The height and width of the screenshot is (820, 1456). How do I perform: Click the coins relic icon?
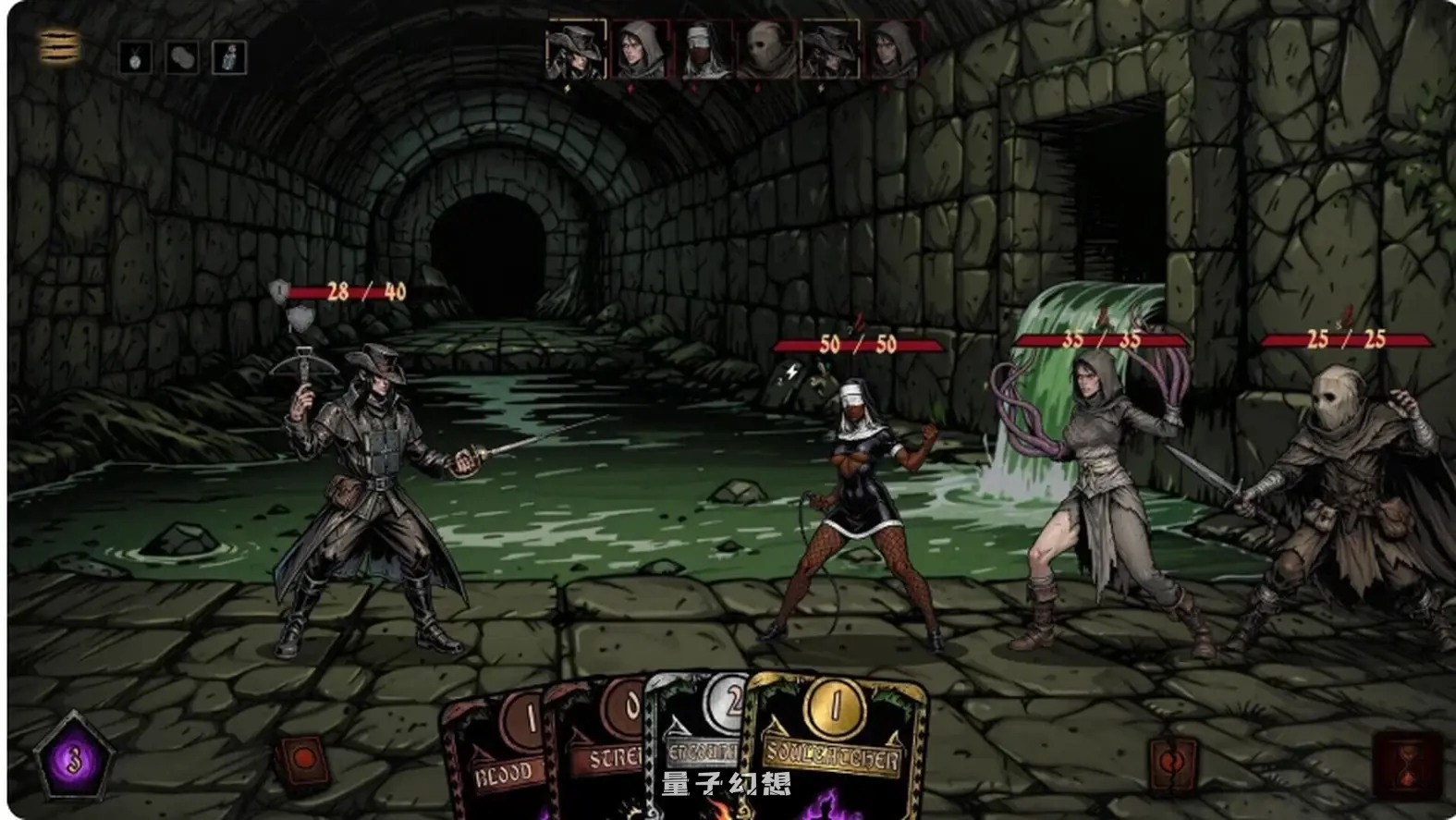[182, 58]
